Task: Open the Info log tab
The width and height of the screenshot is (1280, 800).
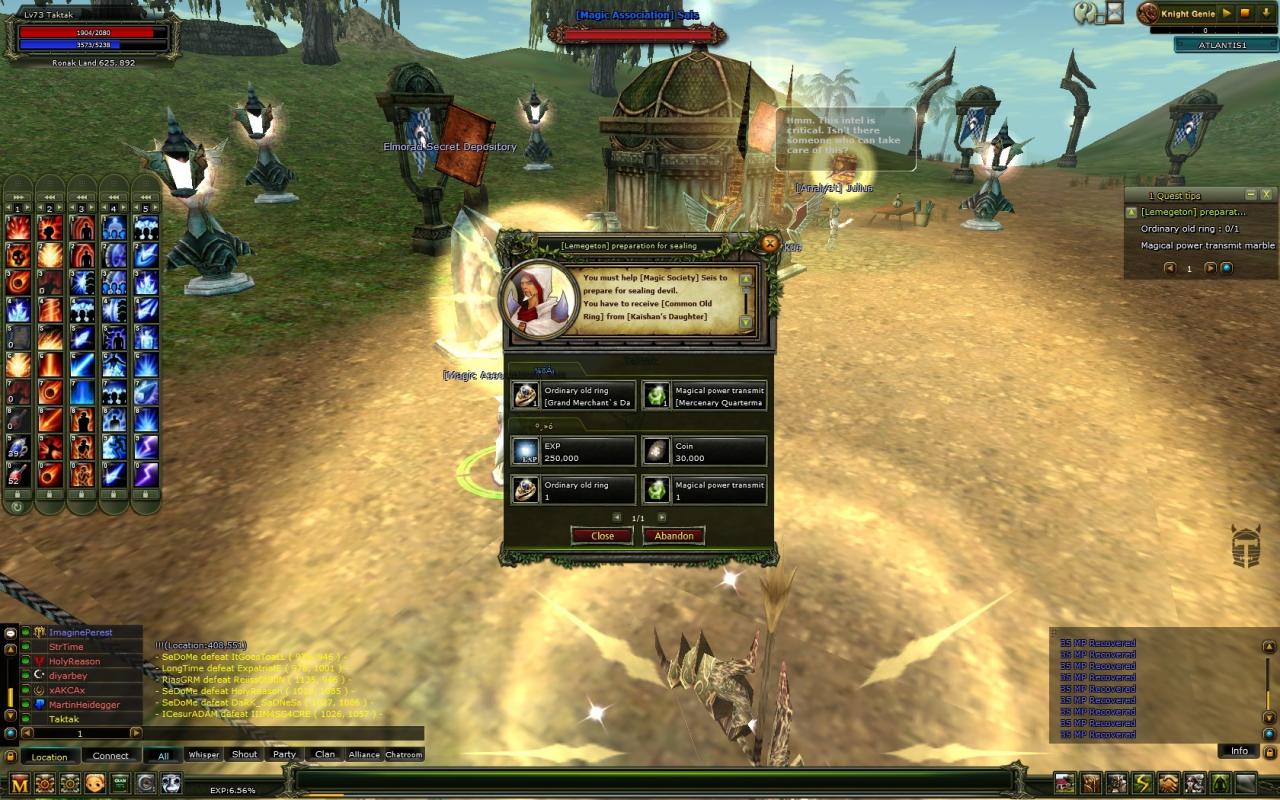Action: pyautogui.click(x=1239, y=751)
